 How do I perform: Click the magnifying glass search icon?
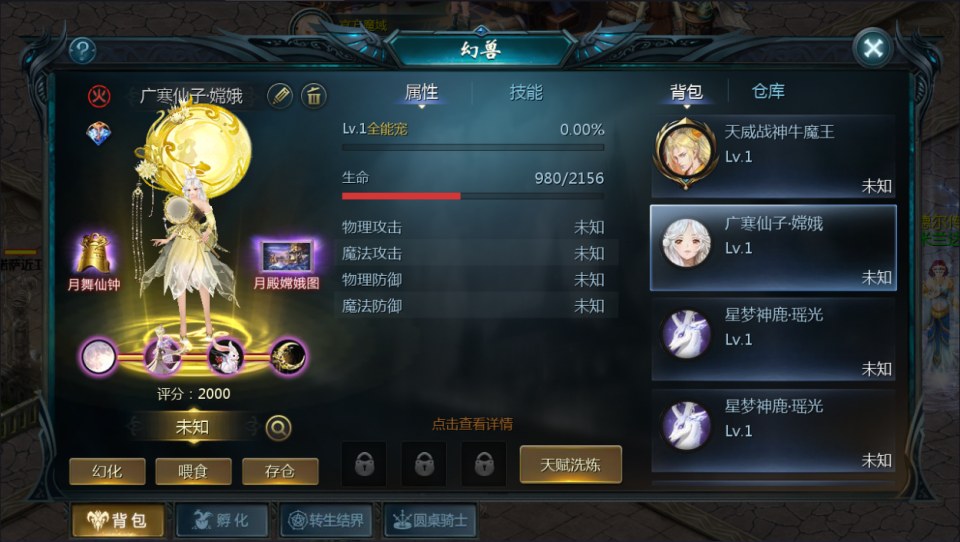278,428
